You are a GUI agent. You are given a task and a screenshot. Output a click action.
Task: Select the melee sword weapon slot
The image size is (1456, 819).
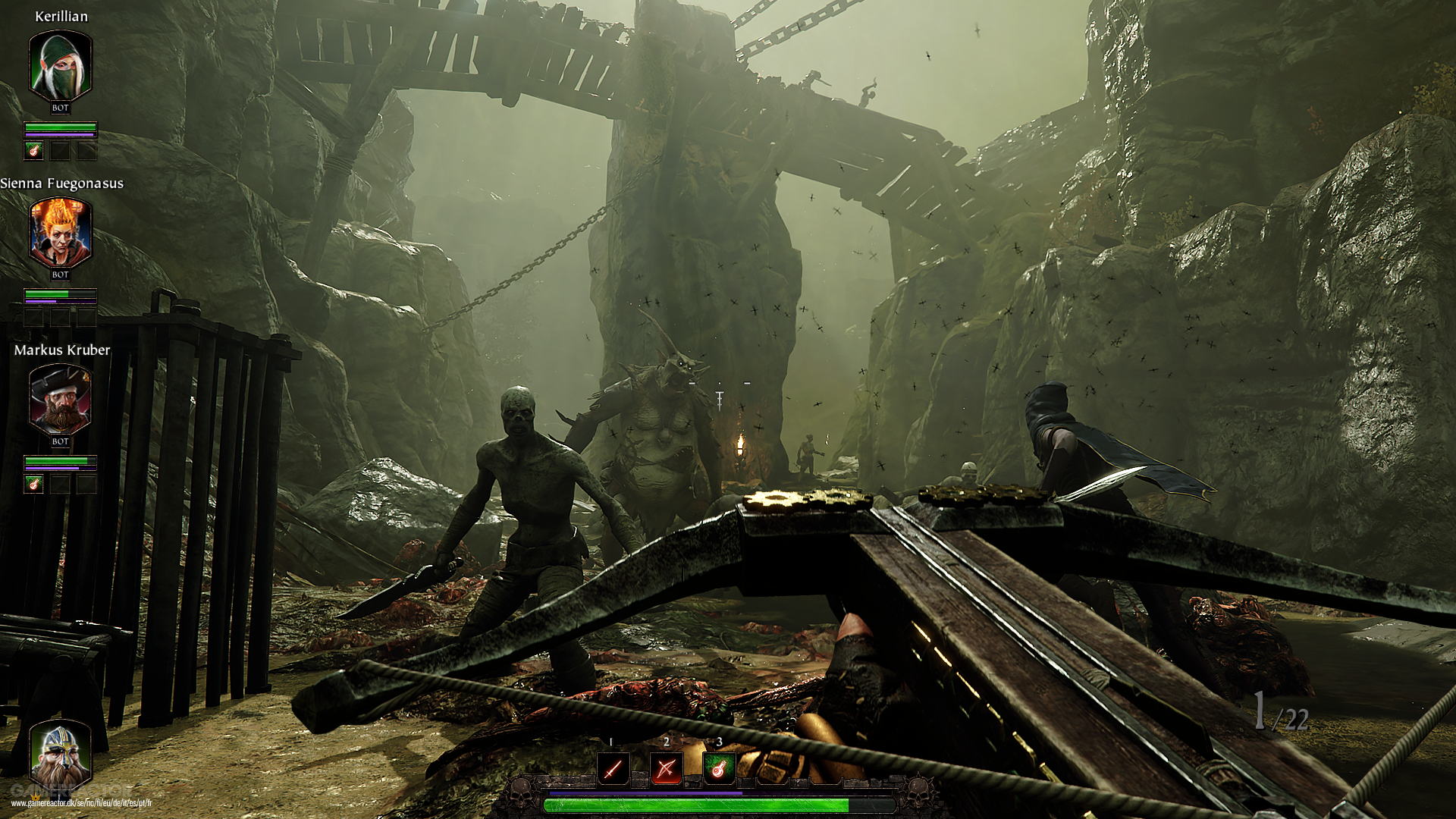pos(613,769)
